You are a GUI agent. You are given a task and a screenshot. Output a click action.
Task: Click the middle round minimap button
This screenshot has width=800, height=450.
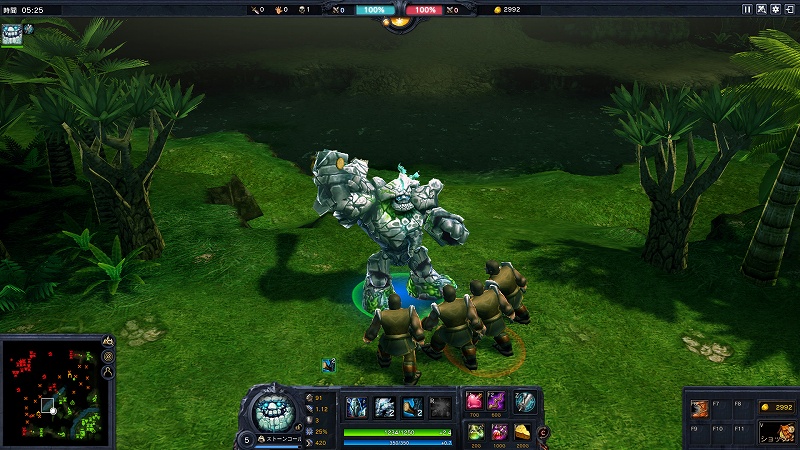coord(108,357)
